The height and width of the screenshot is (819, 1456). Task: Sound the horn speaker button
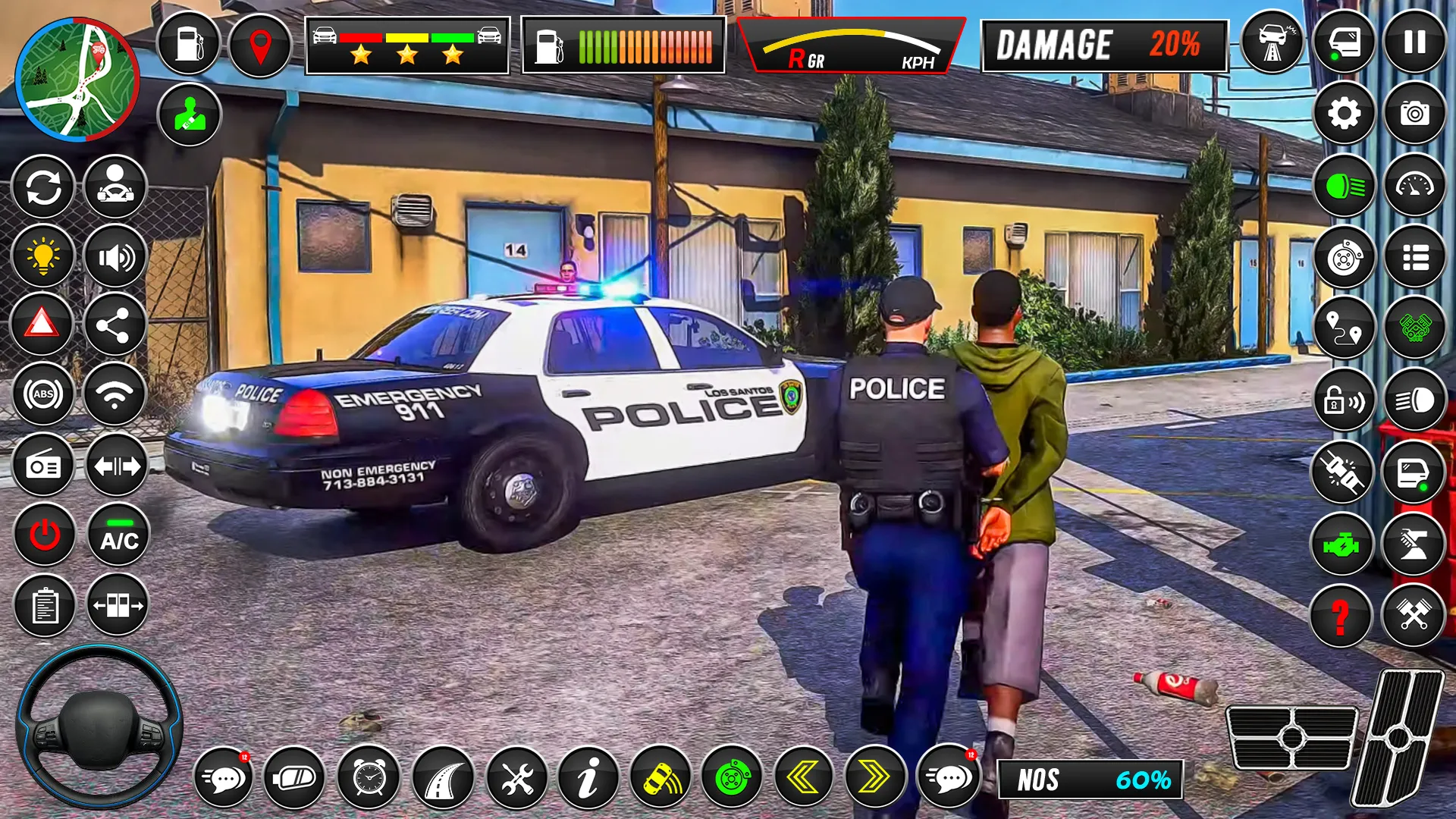115,257
